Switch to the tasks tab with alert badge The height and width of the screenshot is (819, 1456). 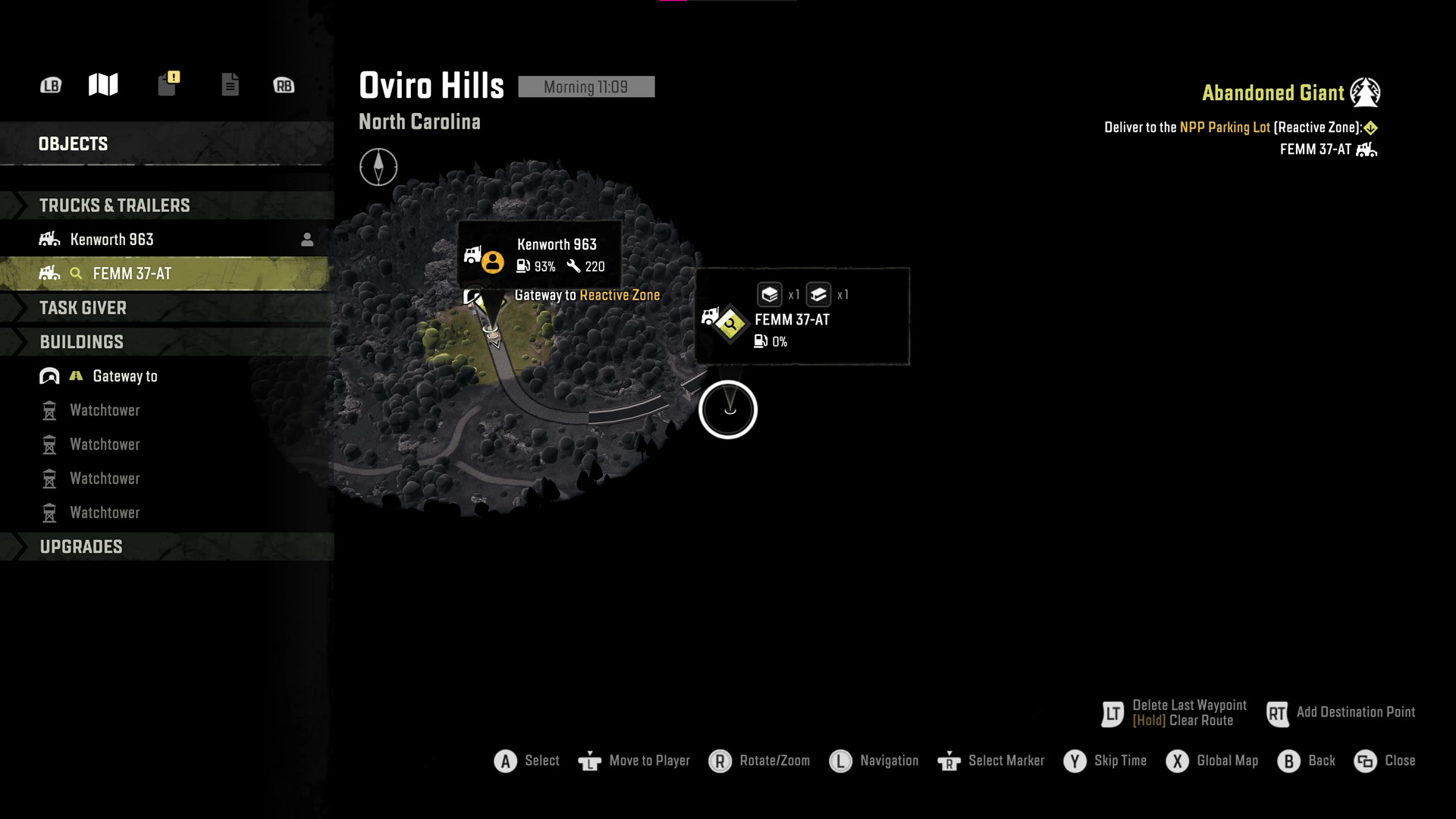click(168, 83)
